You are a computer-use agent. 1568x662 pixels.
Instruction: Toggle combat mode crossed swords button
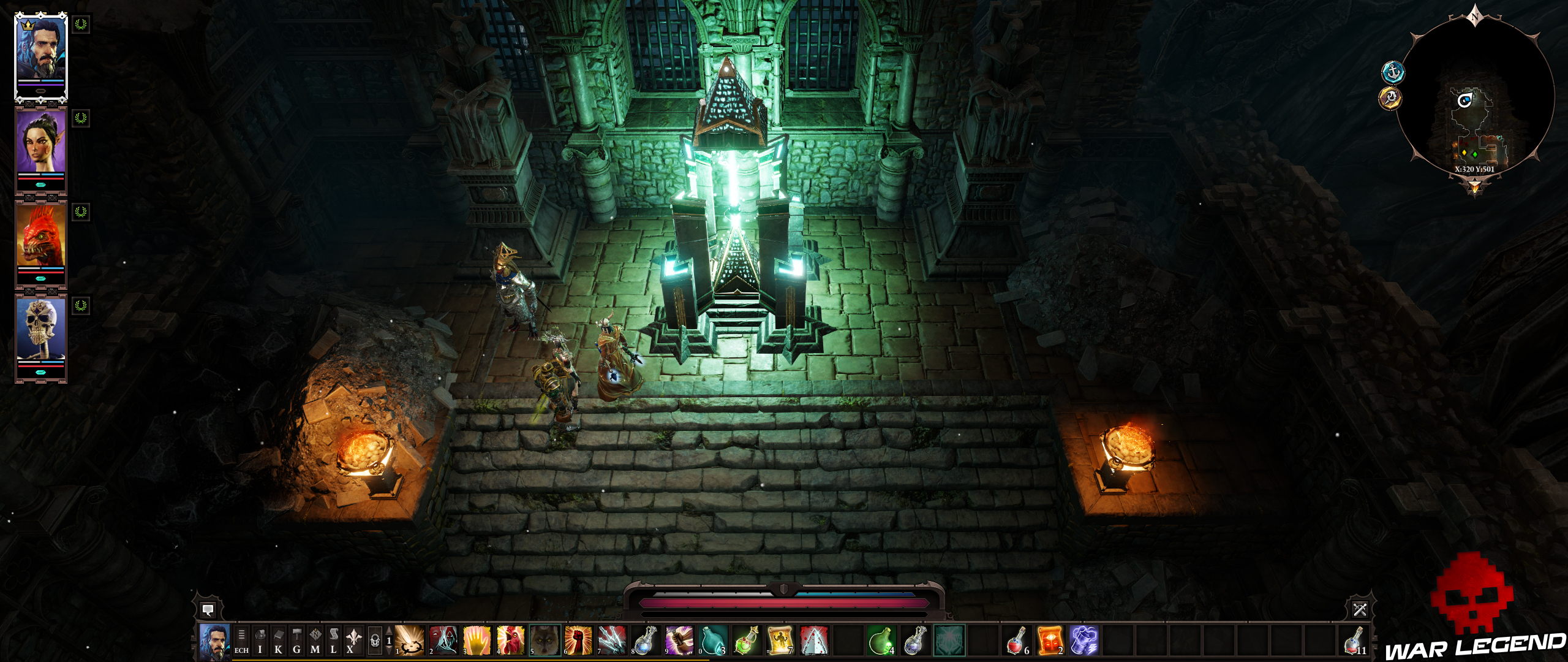pyautogui.click(x=1360, y=609)
